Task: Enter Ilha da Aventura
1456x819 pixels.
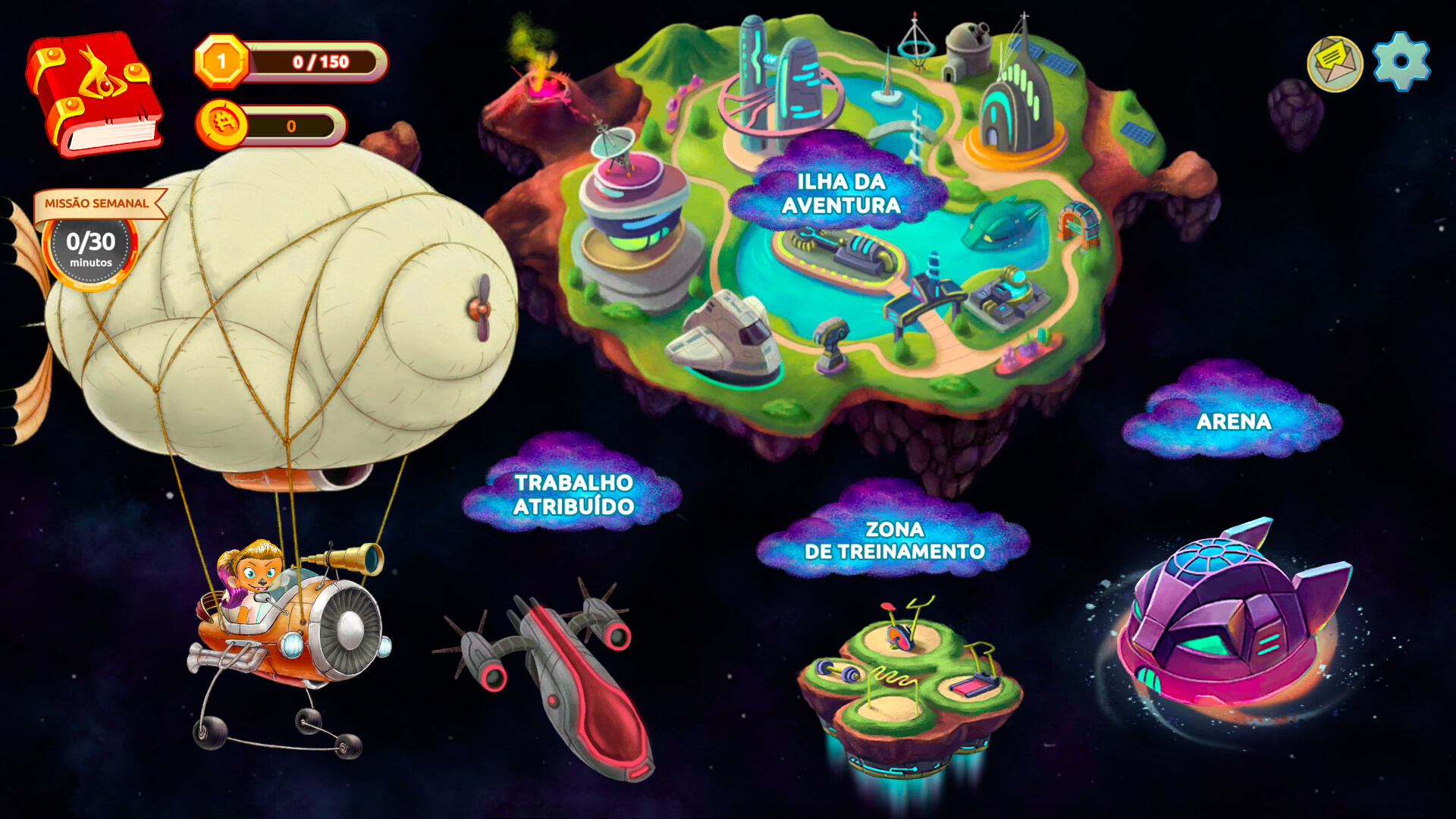Action: click(841, 193)
